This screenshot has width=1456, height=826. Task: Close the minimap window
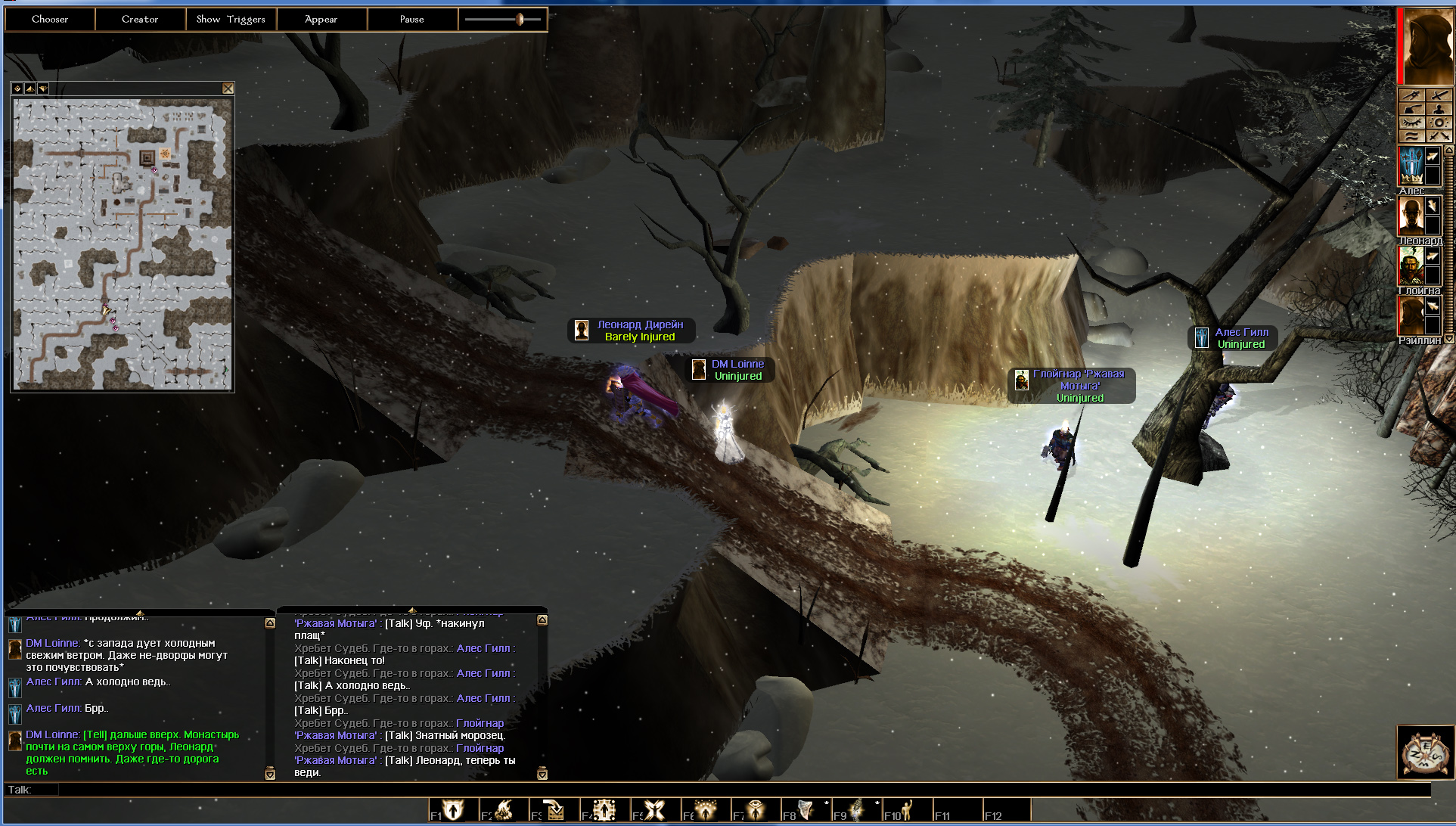tap(228, 88)
